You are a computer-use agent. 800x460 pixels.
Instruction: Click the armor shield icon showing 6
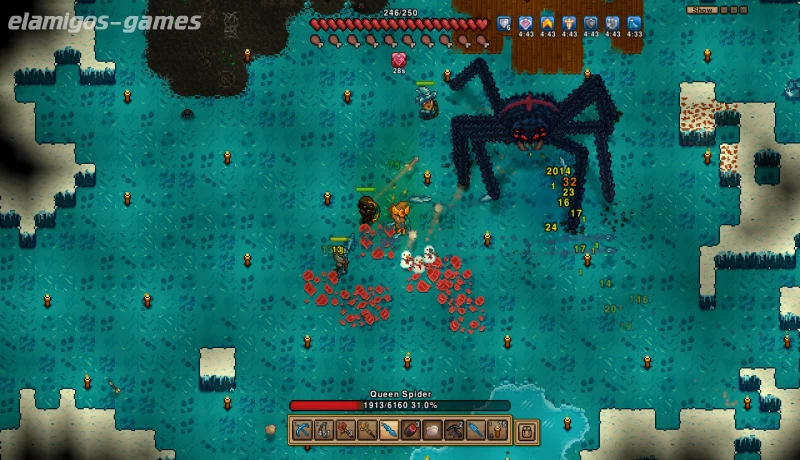[x=503, y=23]
